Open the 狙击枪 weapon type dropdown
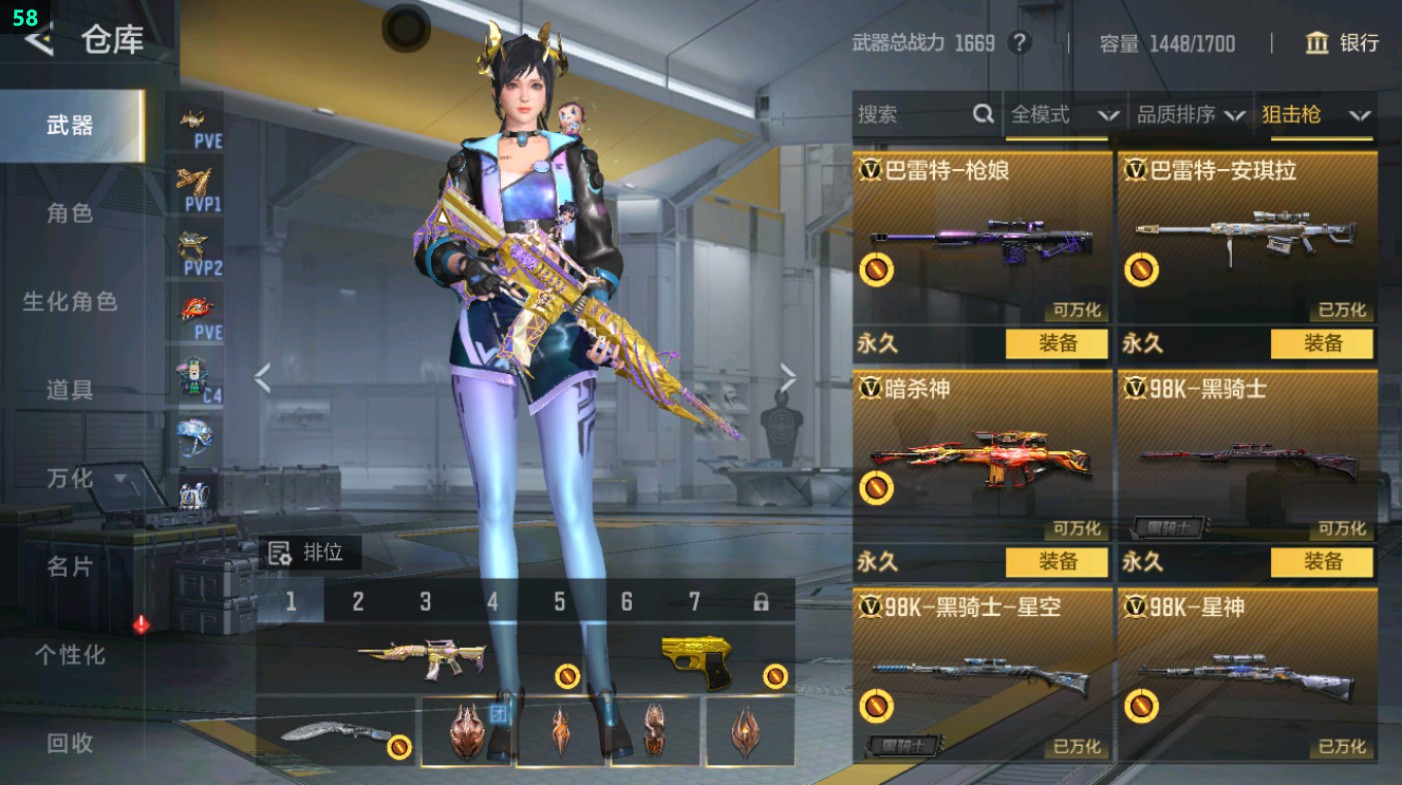 [x=1316, y=115]
